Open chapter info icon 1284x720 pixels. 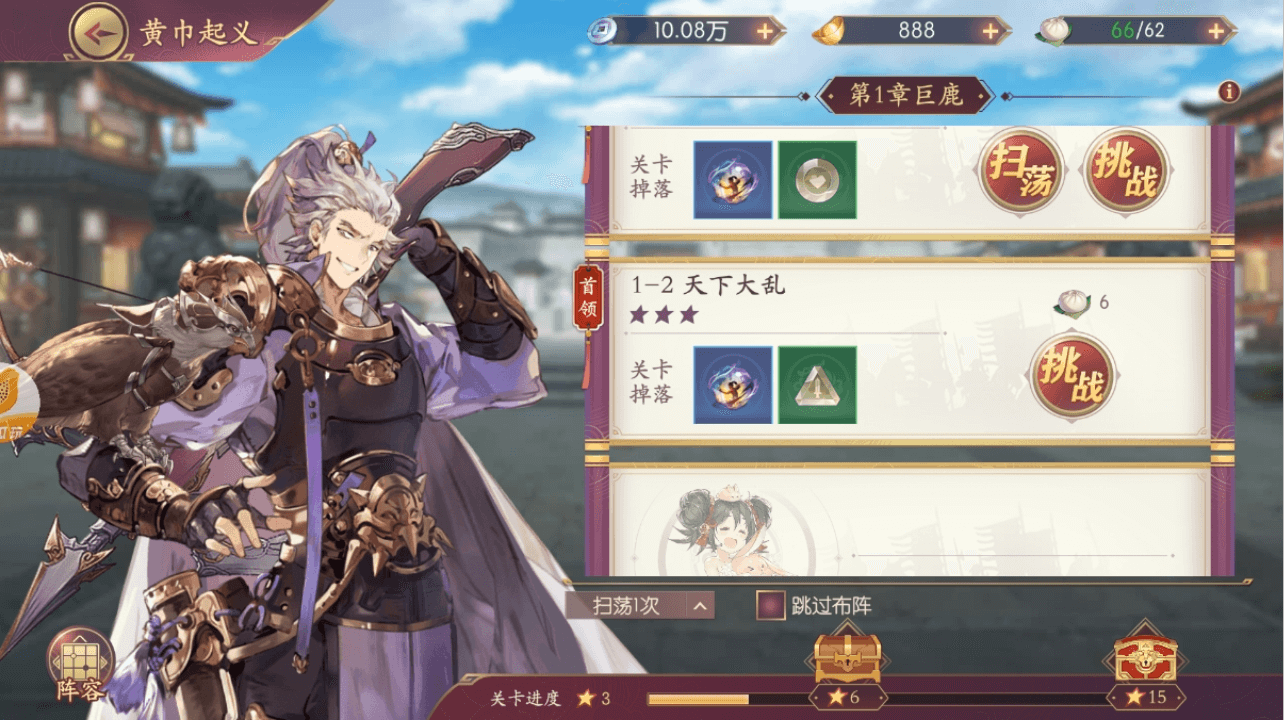click(x=1229, y=92)
